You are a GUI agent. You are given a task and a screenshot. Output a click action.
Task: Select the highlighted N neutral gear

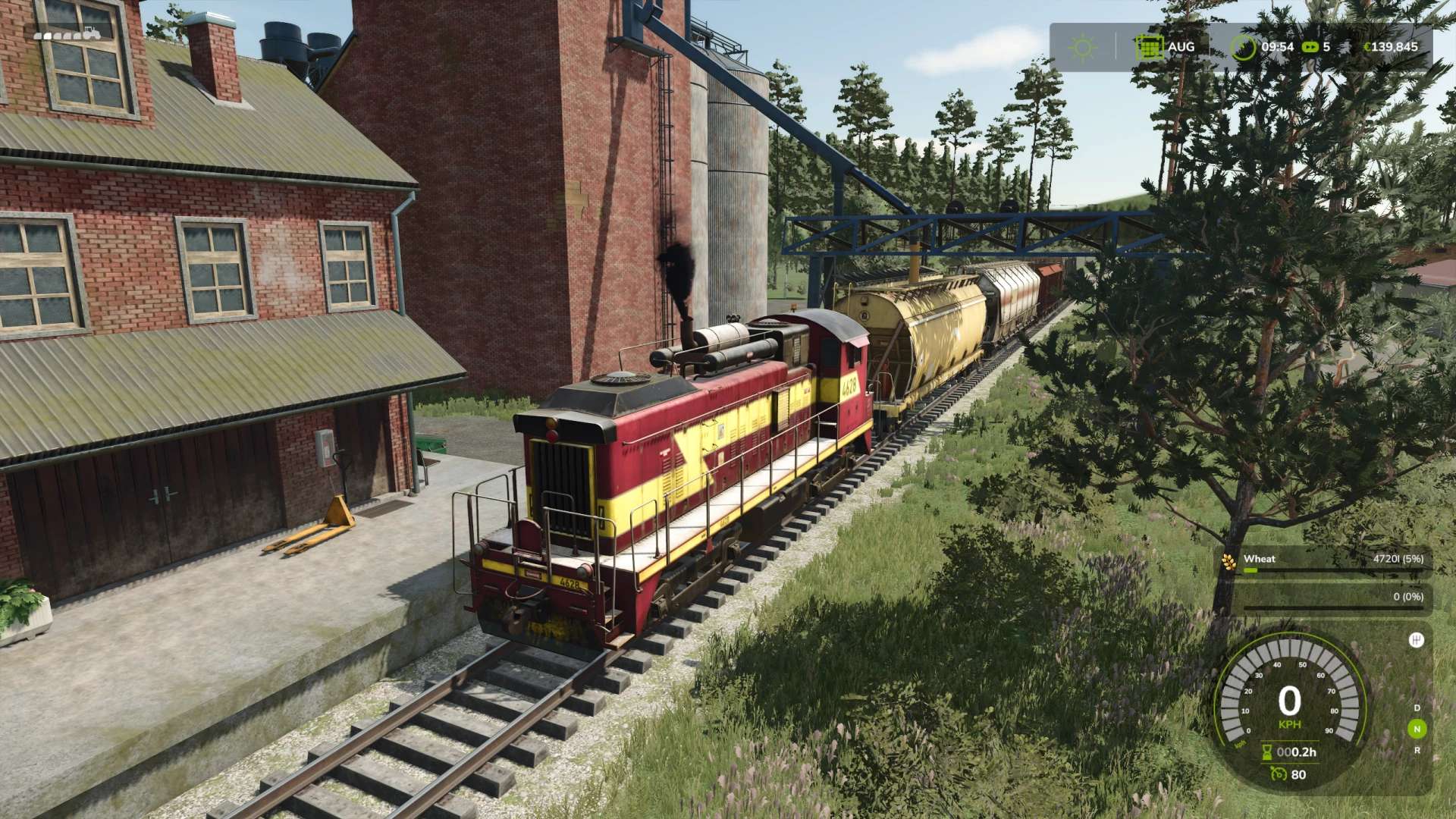[x=1416, y=730]
